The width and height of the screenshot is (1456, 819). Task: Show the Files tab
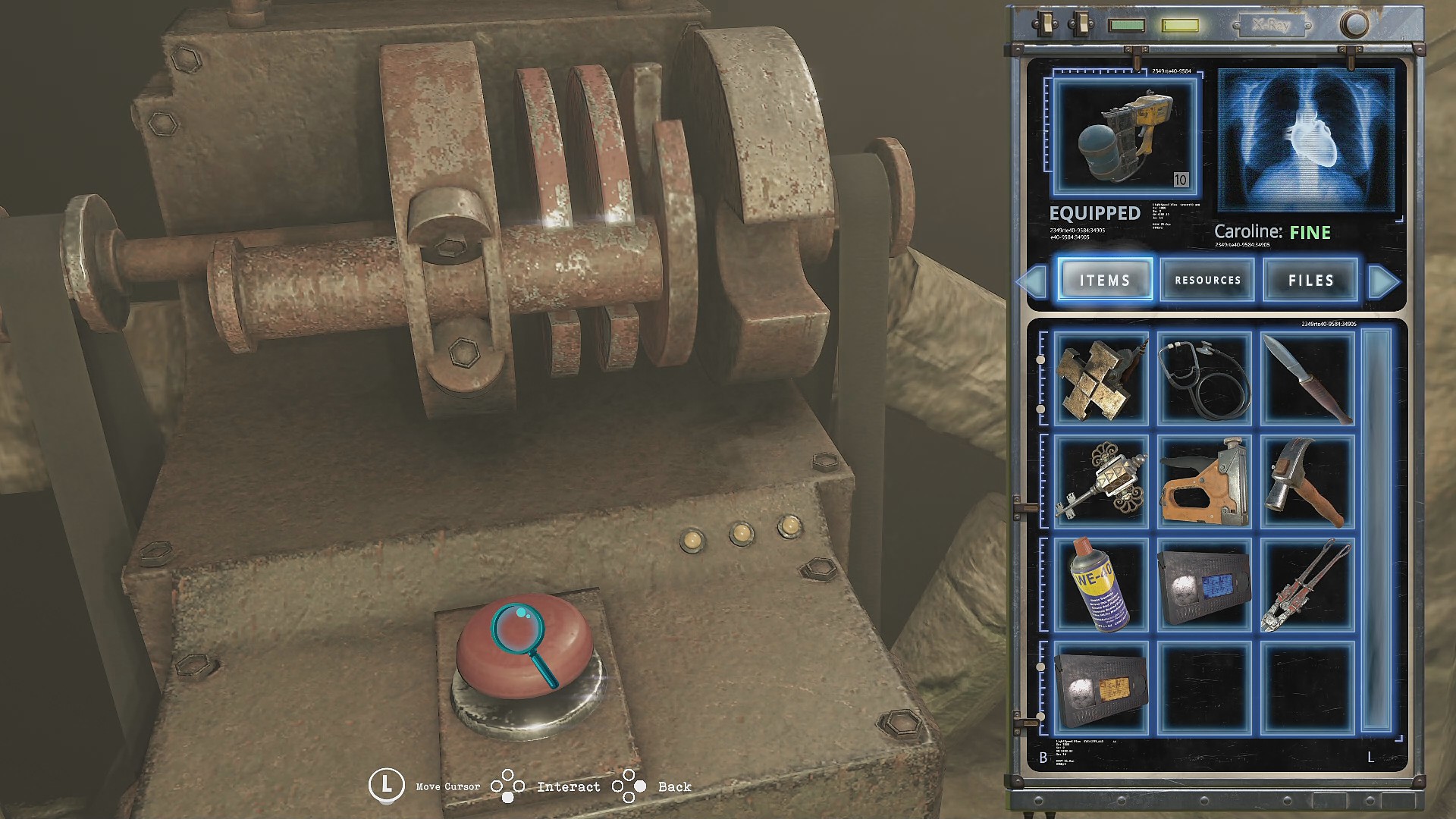click(1310, 280)
